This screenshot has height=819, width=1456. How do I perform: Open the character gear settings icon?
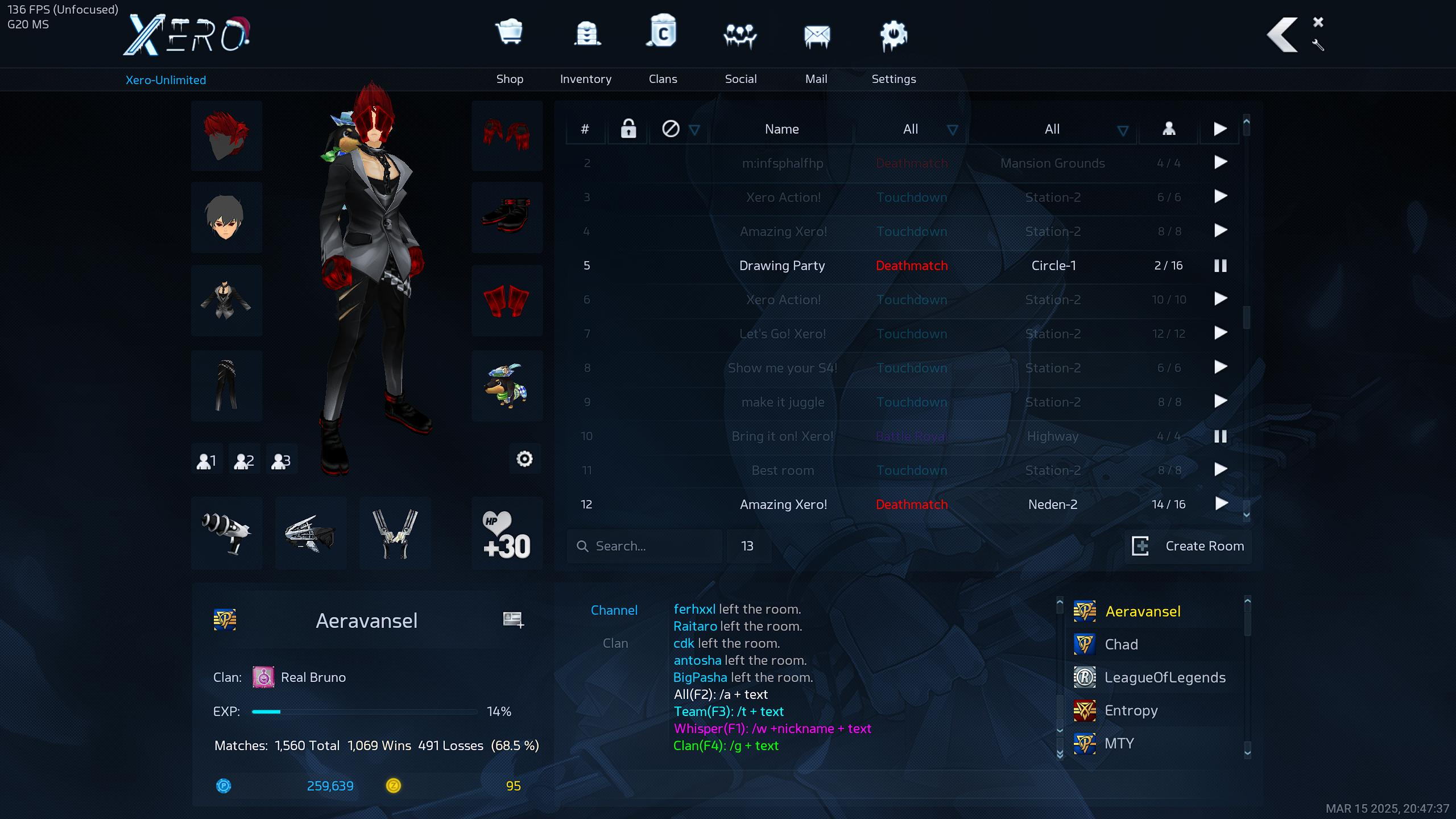click(524, 459)
